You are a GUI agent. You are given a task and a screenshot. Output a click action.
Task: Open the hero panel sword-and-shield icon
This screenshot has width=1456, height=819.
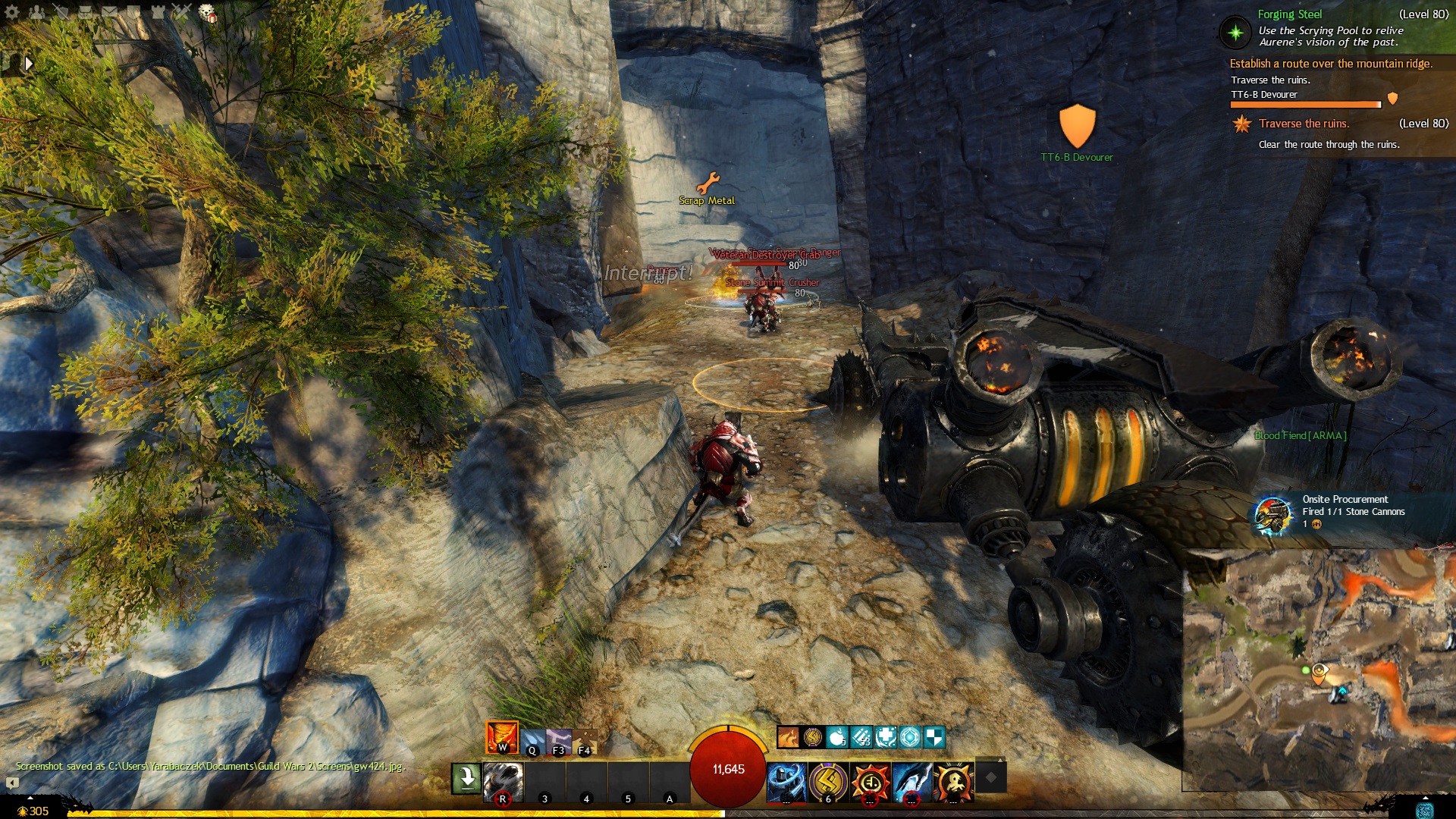click(61, 11)
